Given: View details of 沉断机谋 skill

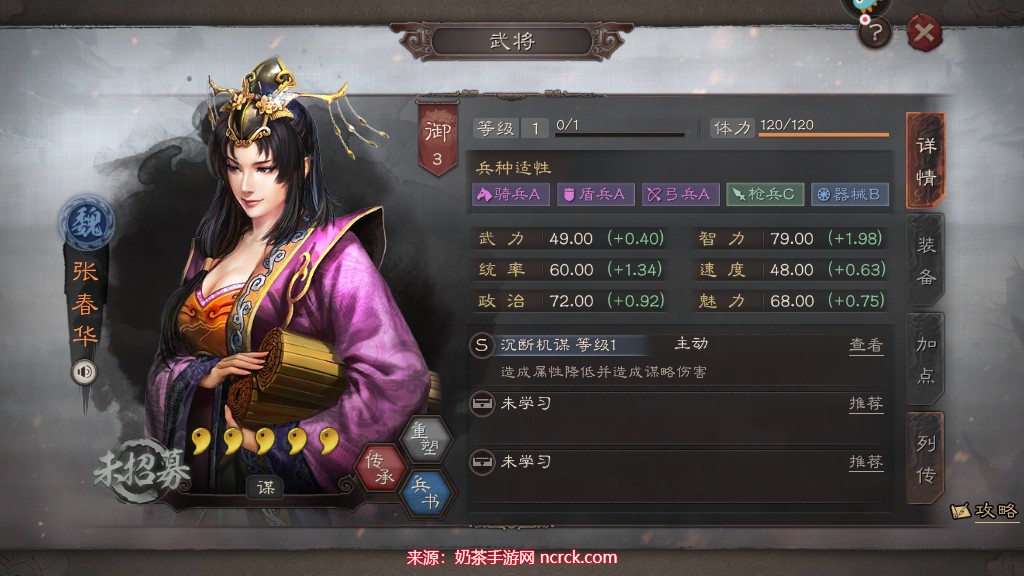Looking at the screenshot, I should pyautogui.click(x=866, y=345).
